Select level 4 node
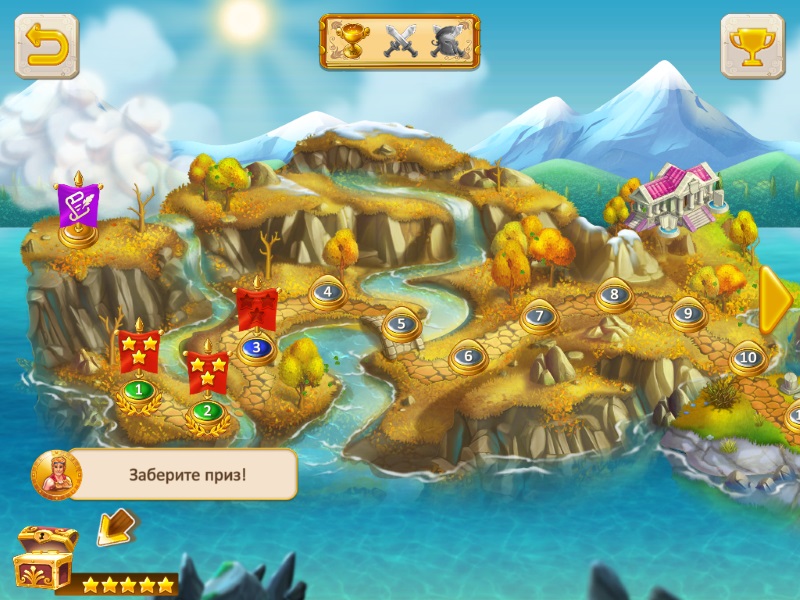800x600 pixels. click(326, 293)
